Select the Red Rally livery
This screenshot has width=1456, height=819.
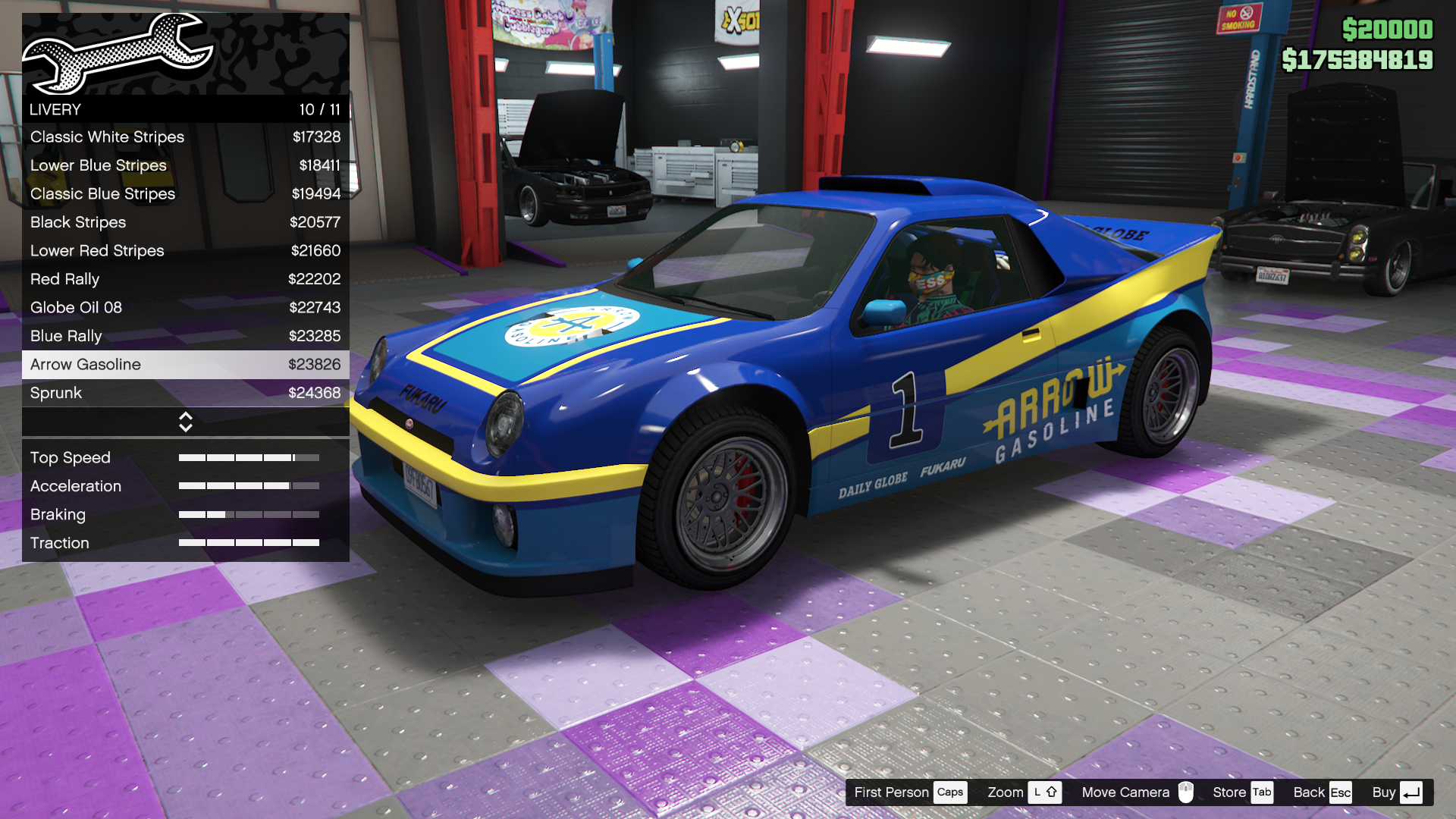tap(185, 279)
